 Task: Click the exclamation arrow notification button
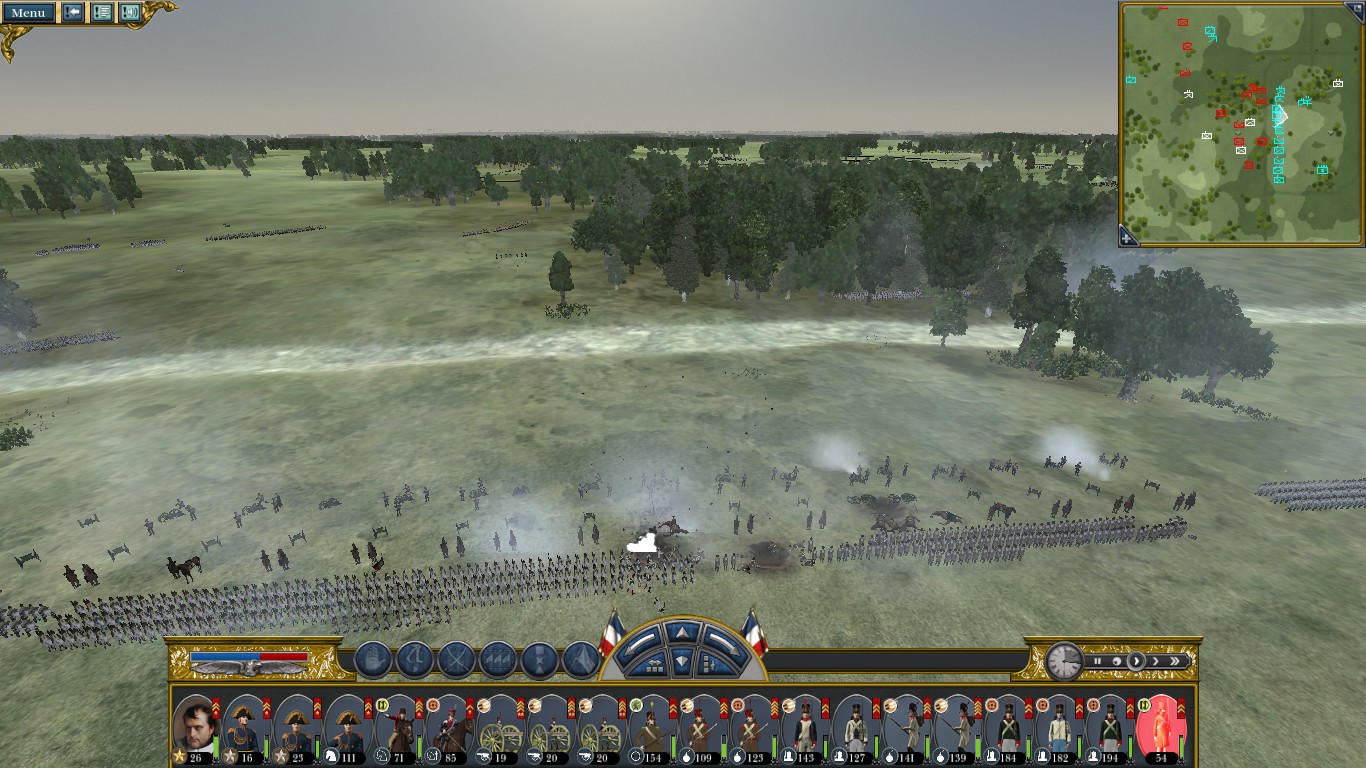73,13
